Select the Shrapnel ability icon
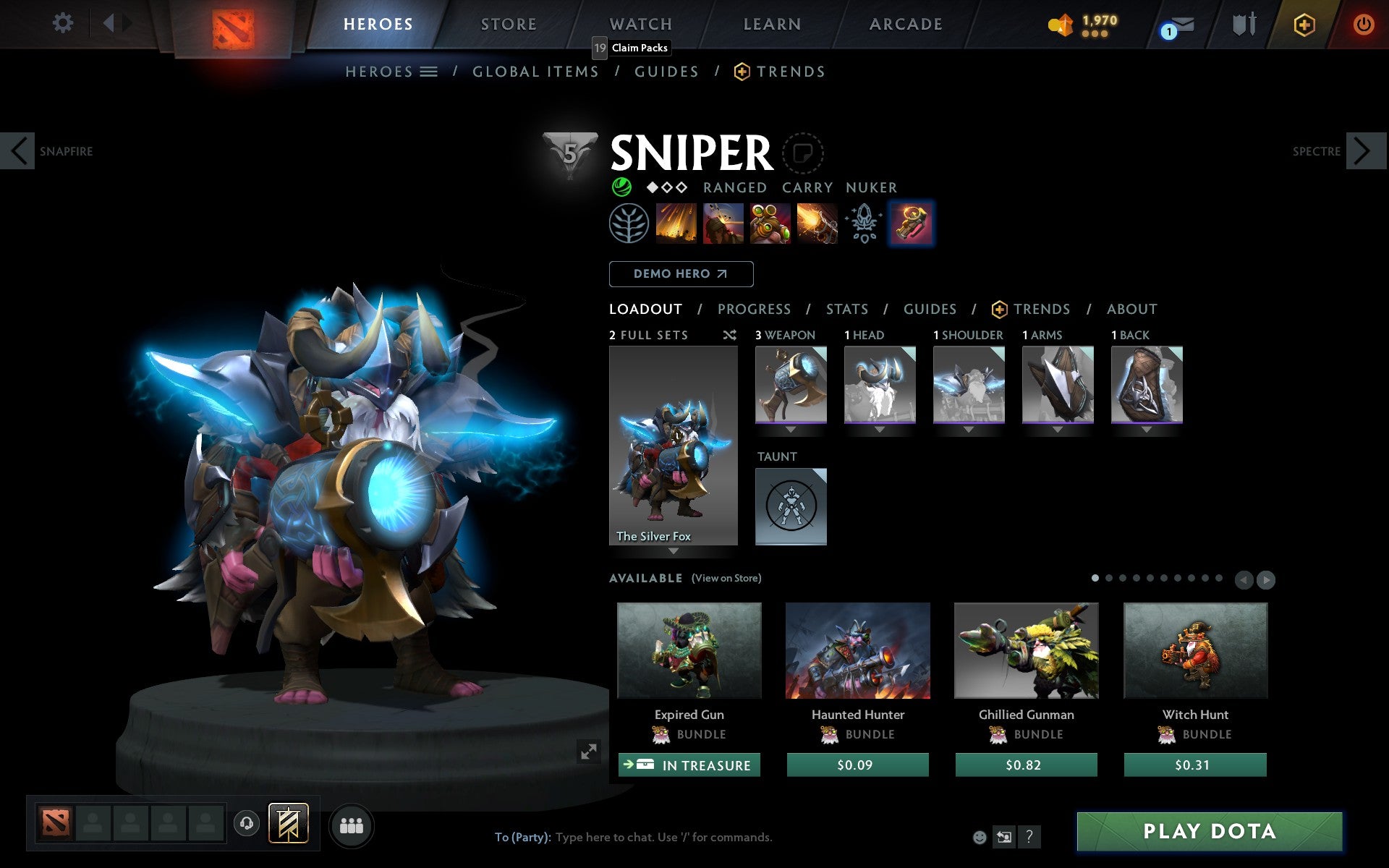This screenshot has height=868, width=1389. [676, 223]
